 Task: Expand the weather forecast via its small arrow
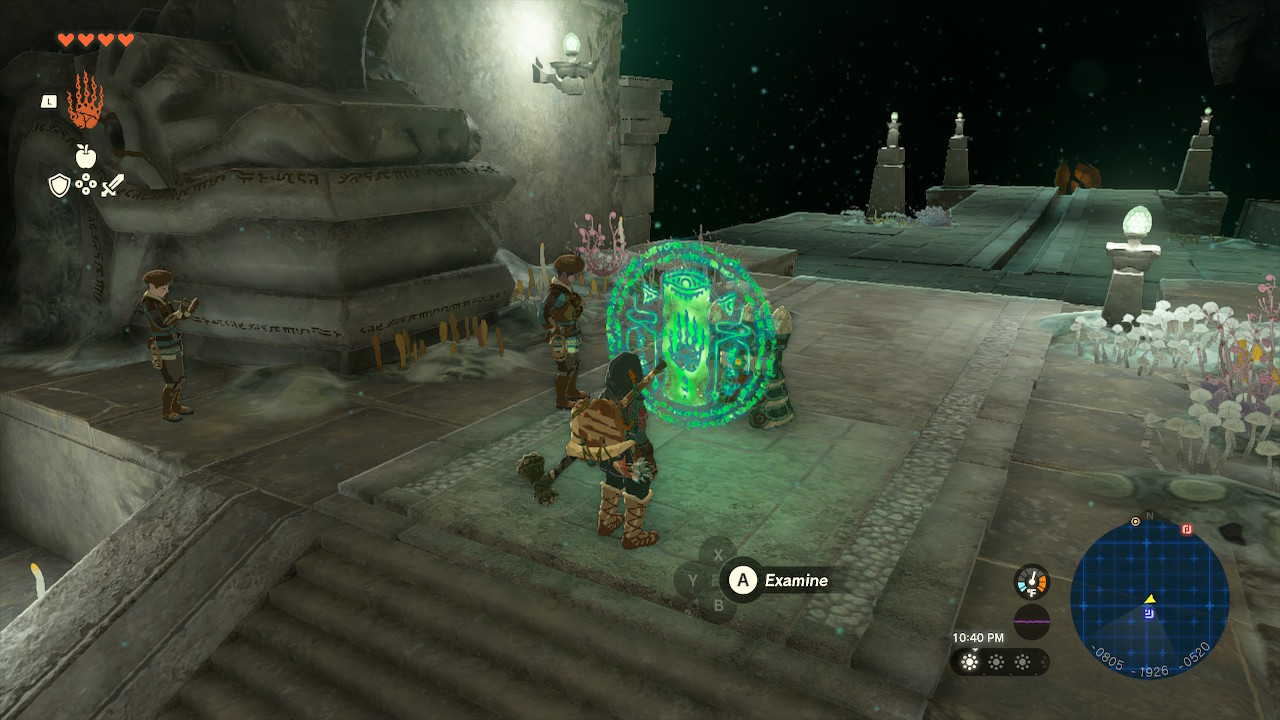pyautogui.click(x=975, y=649)
